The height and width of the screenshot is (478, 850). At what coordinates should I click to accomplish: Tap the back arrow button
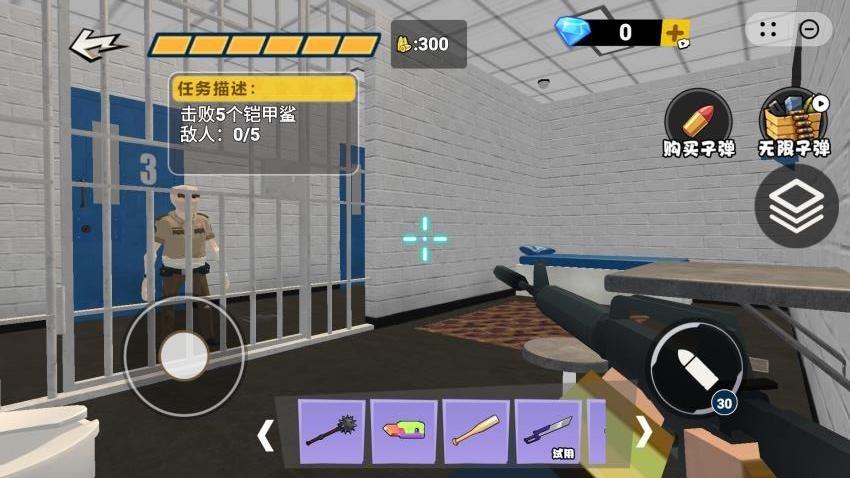(x=97, y=43)
